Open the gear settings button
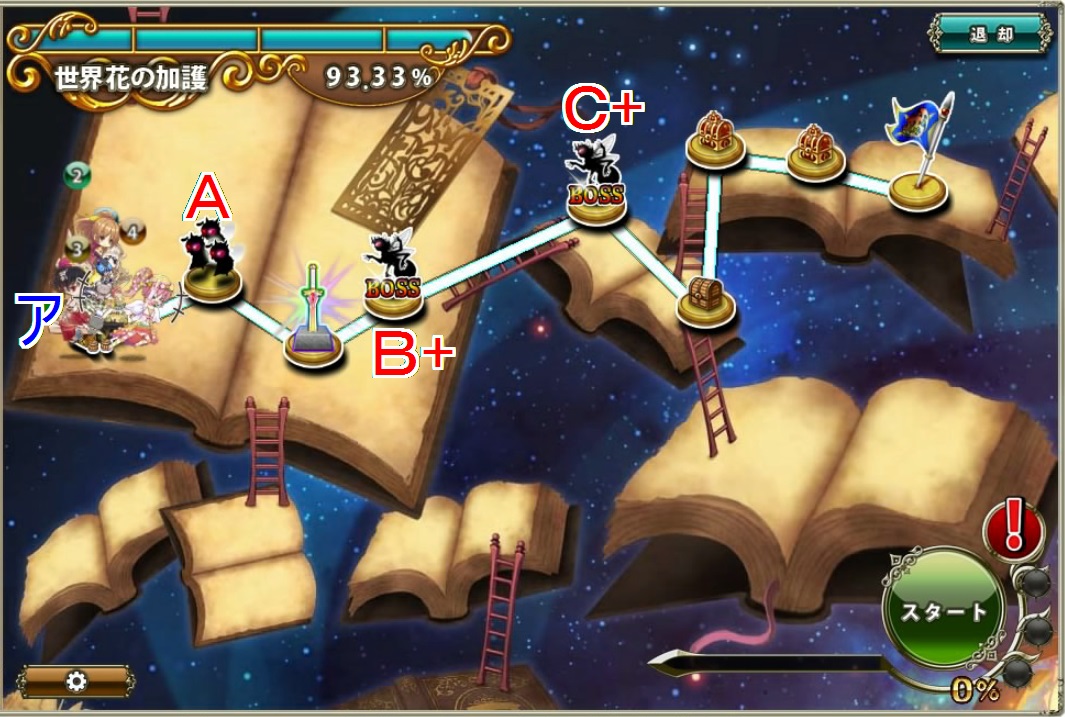The height and width of the screenshot is (717, 1065). click(76, 681)
